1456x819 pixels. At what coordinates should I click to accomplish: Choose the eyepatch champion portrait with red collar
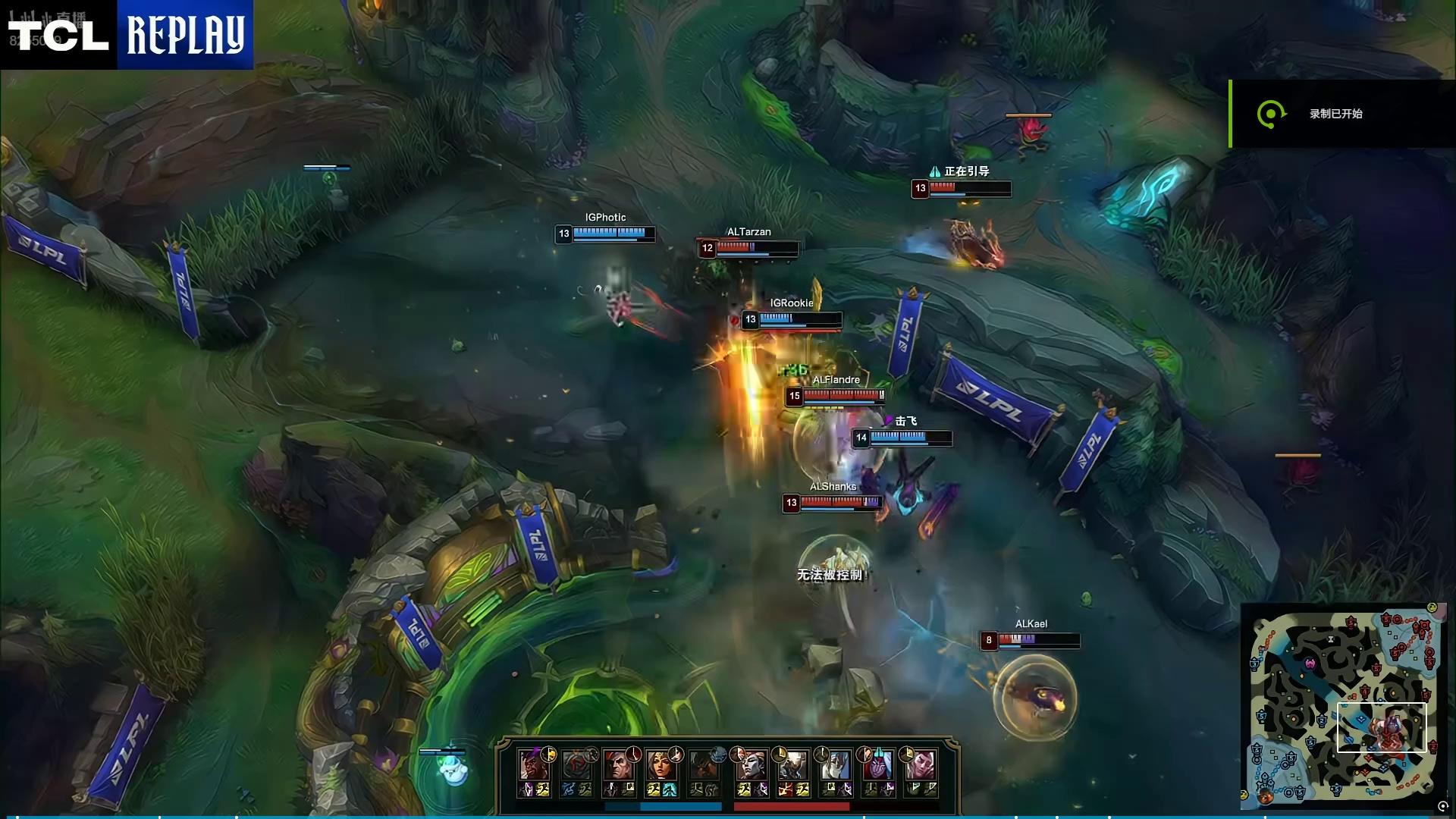[619, 764]
